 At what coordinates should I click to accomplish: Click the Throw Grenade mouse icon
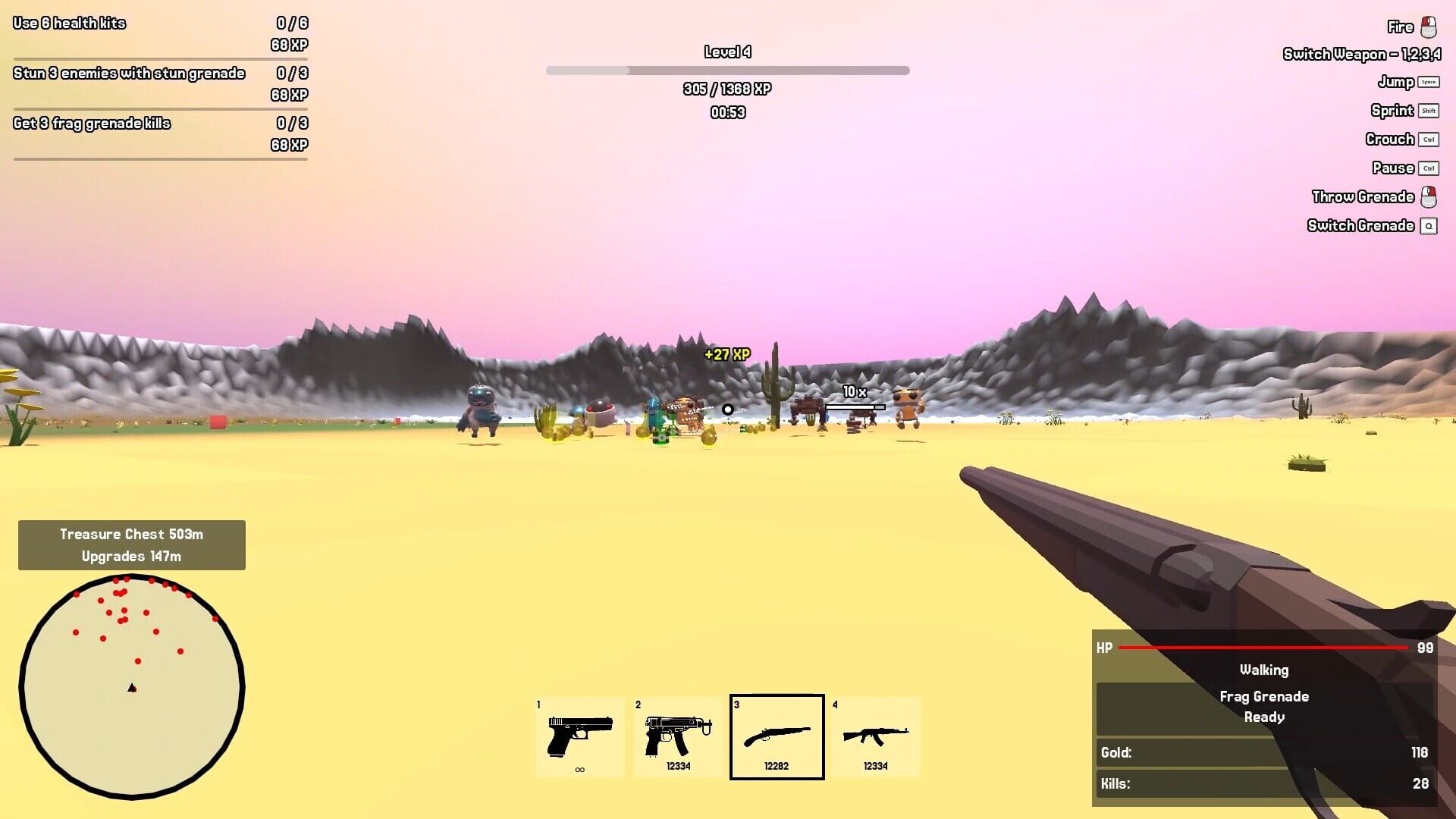click(x=1429, y=196)
